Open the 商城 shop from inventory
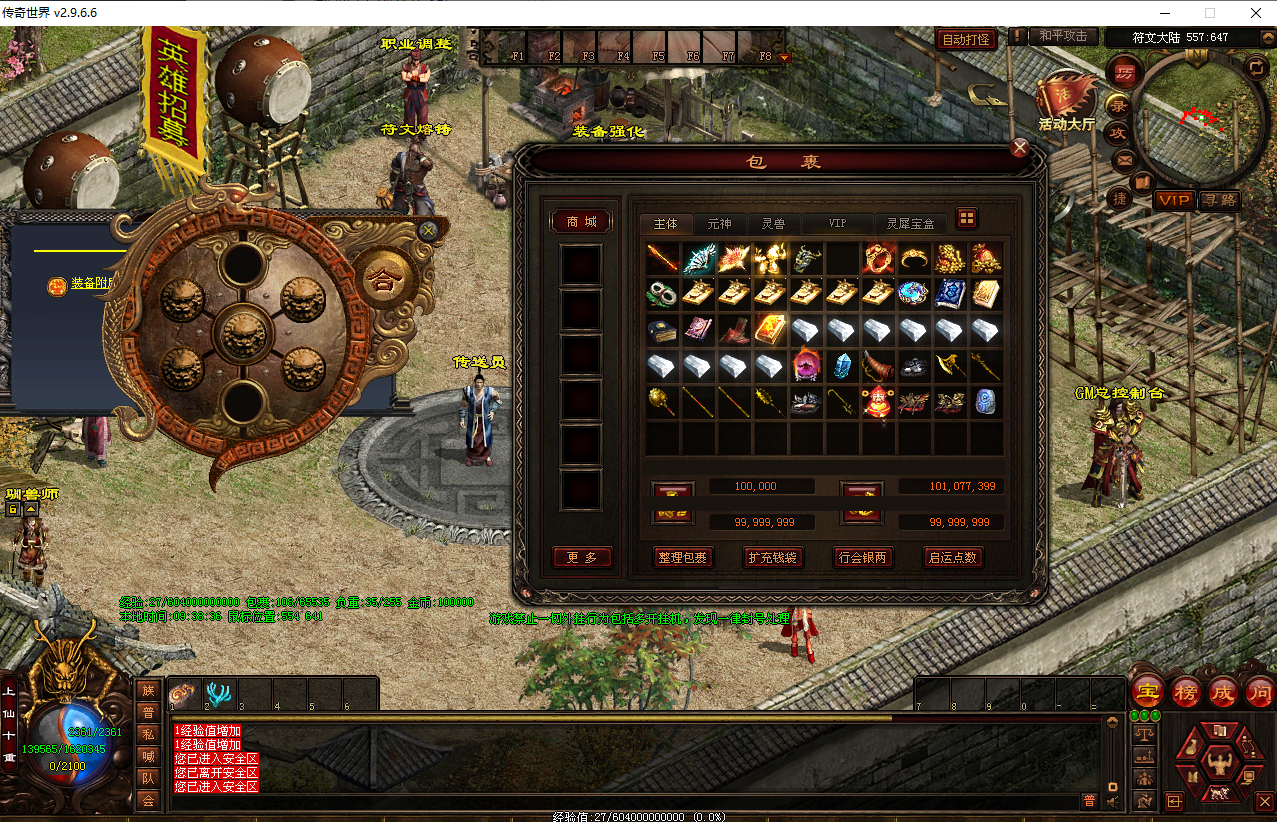Image resolution: width=1277 pixels, height=822 pixels. coord(581,222)
